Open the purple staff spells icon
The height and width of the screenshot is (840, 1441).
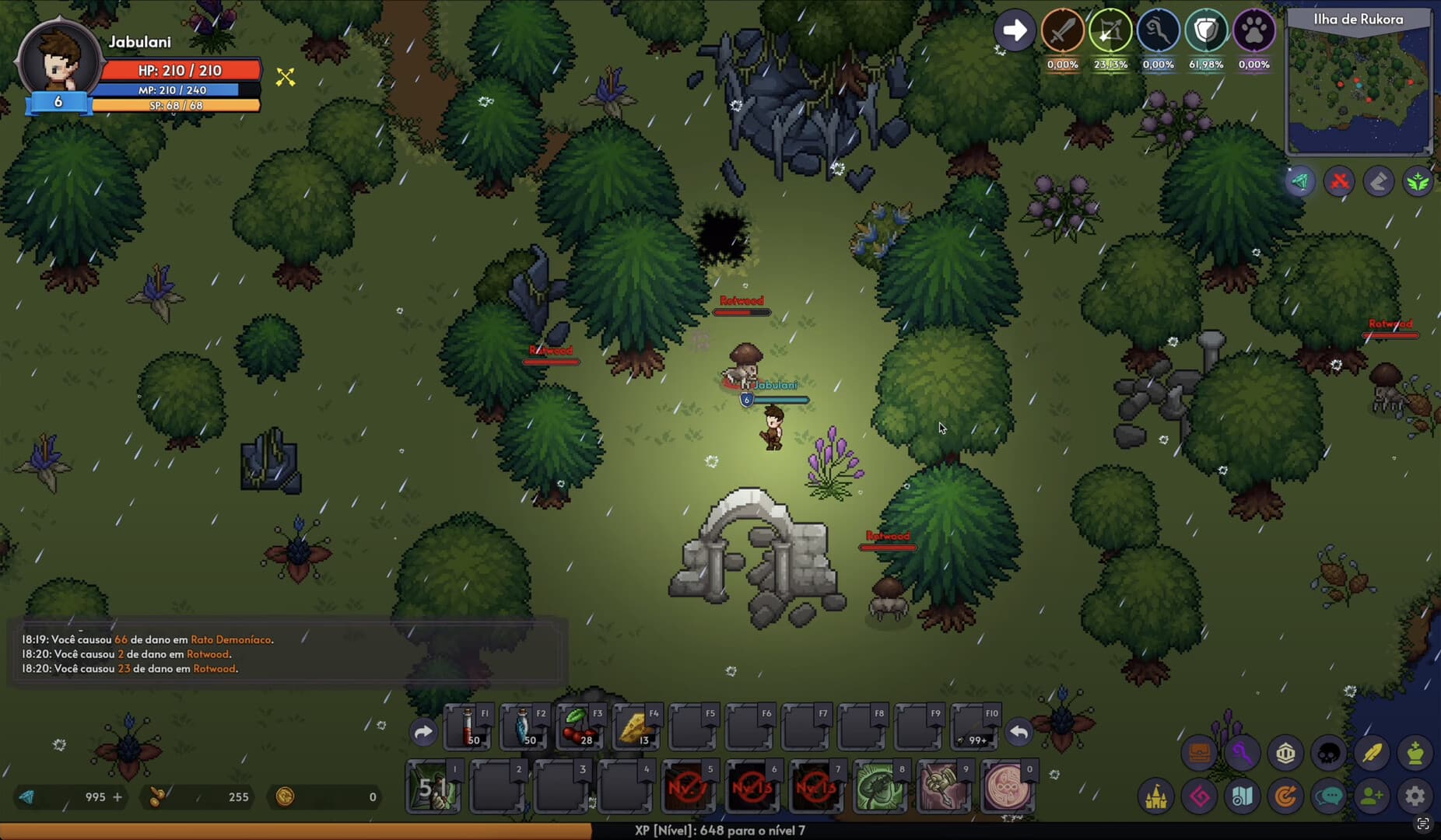pyautogui.click(x=1244, y=753)
